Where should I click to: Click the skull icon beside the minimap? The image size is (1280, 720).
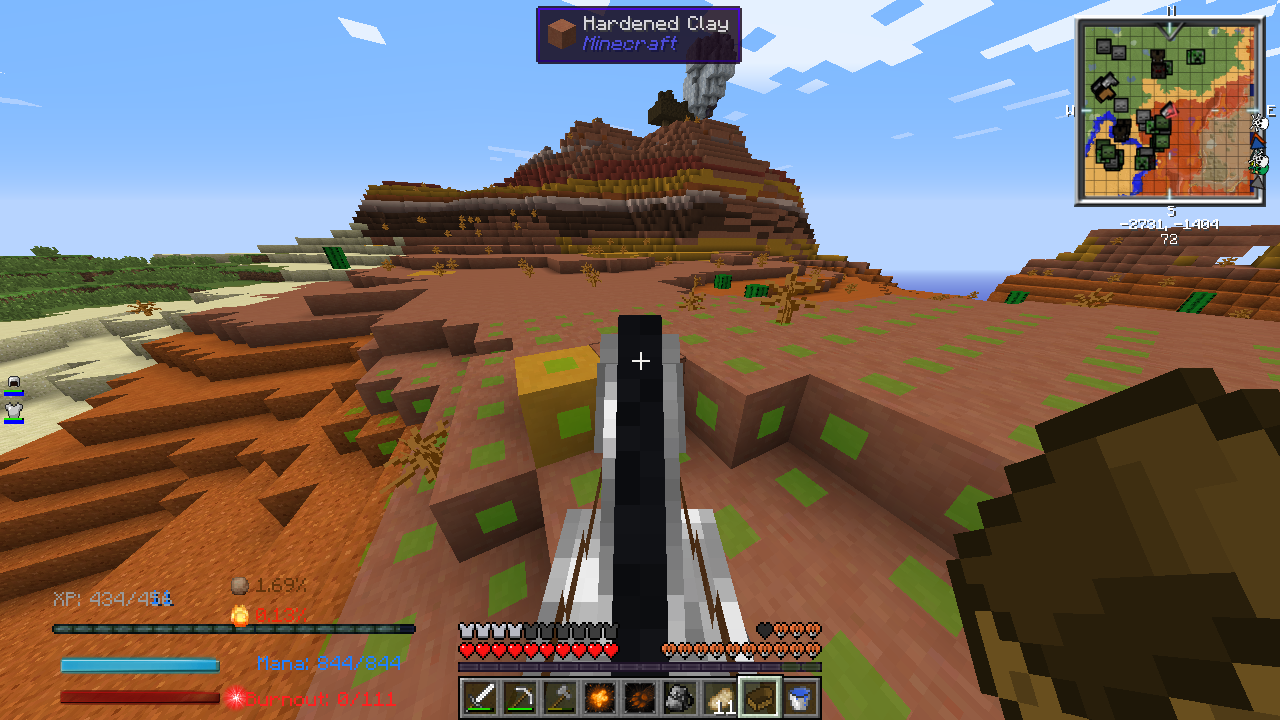click(x=1259, y=124)
